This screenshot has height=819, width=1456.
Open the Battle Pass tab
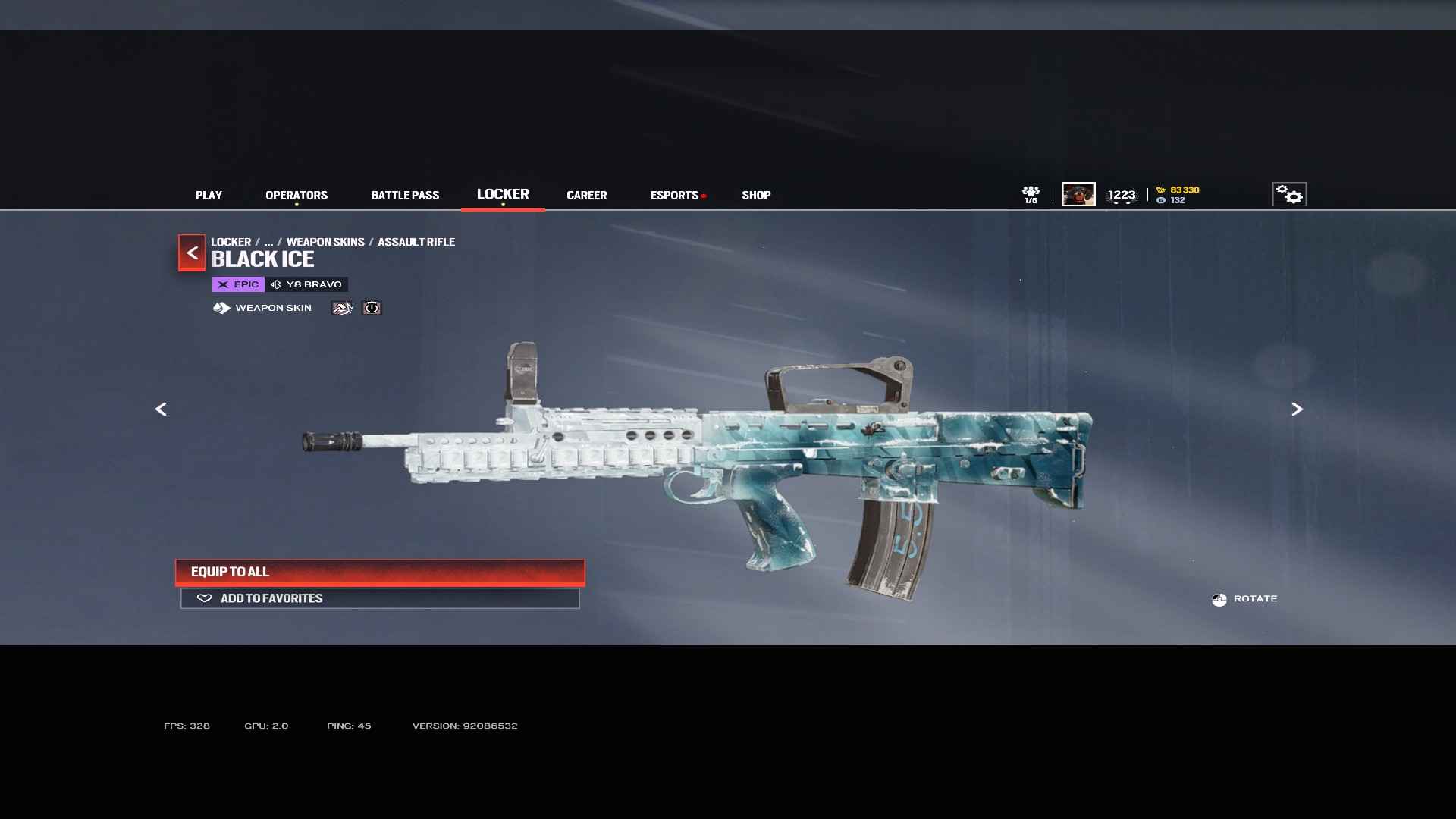pos(405,195)
